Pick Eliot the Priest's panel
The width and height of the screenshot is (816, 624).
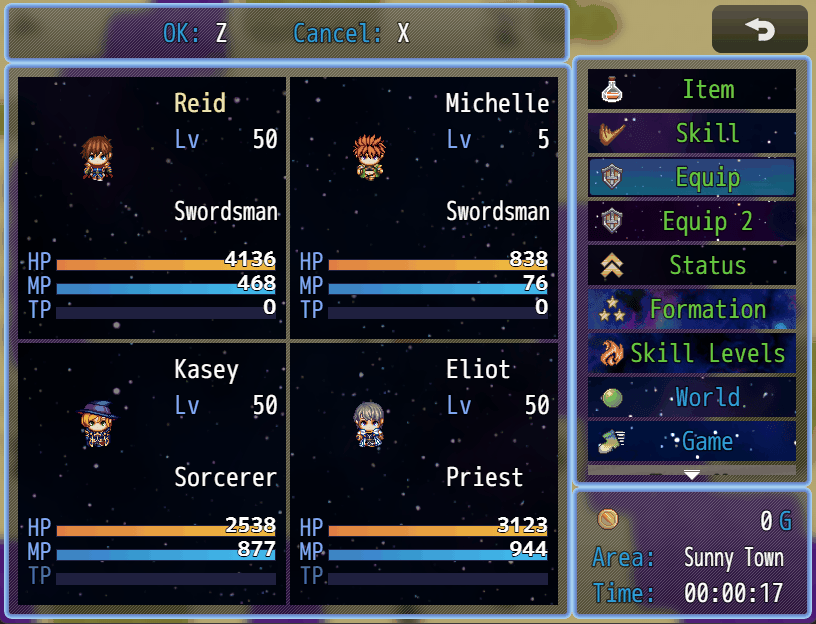(424, 473)
